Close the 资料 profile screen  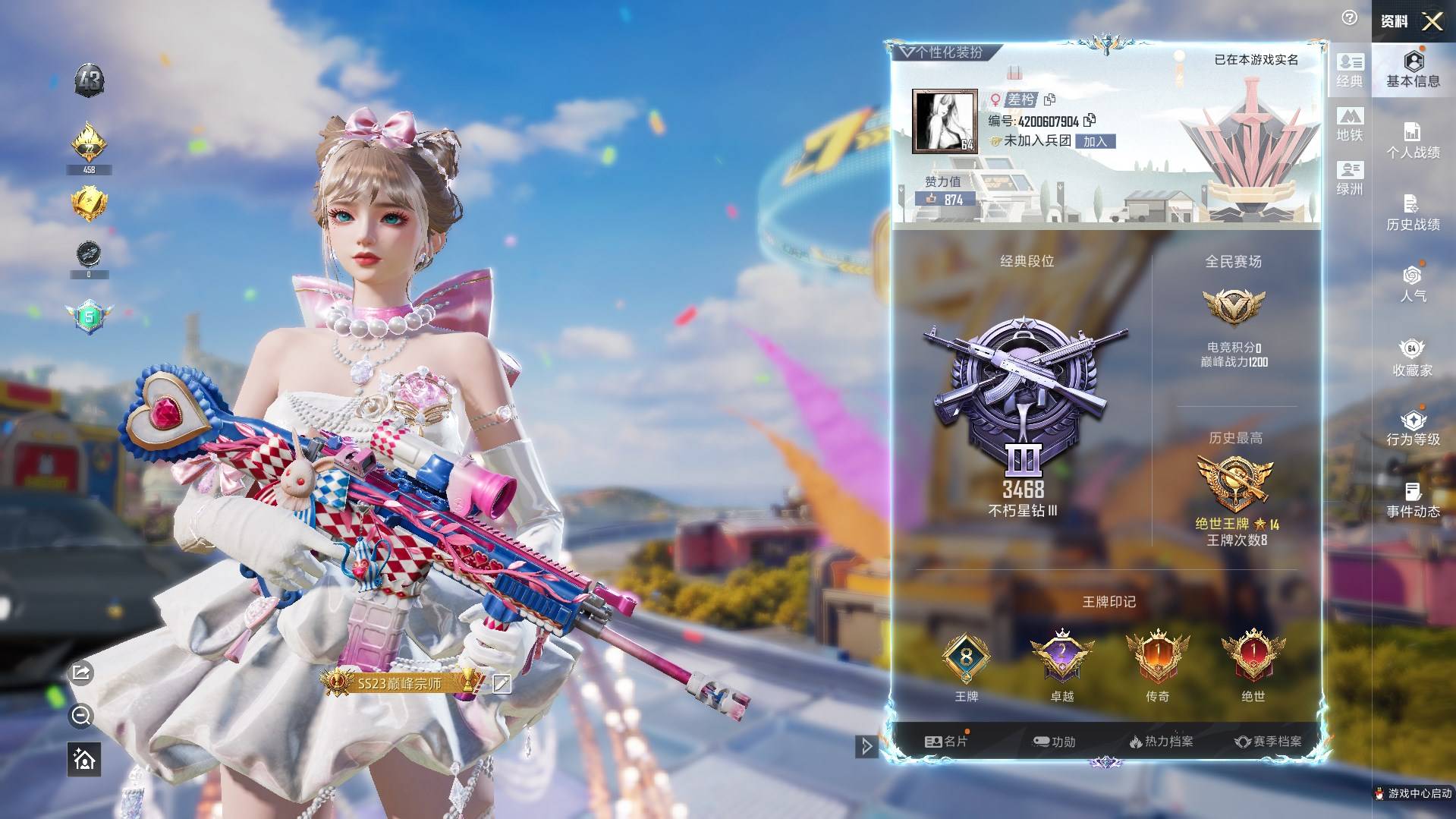(x=1432, y=21)
